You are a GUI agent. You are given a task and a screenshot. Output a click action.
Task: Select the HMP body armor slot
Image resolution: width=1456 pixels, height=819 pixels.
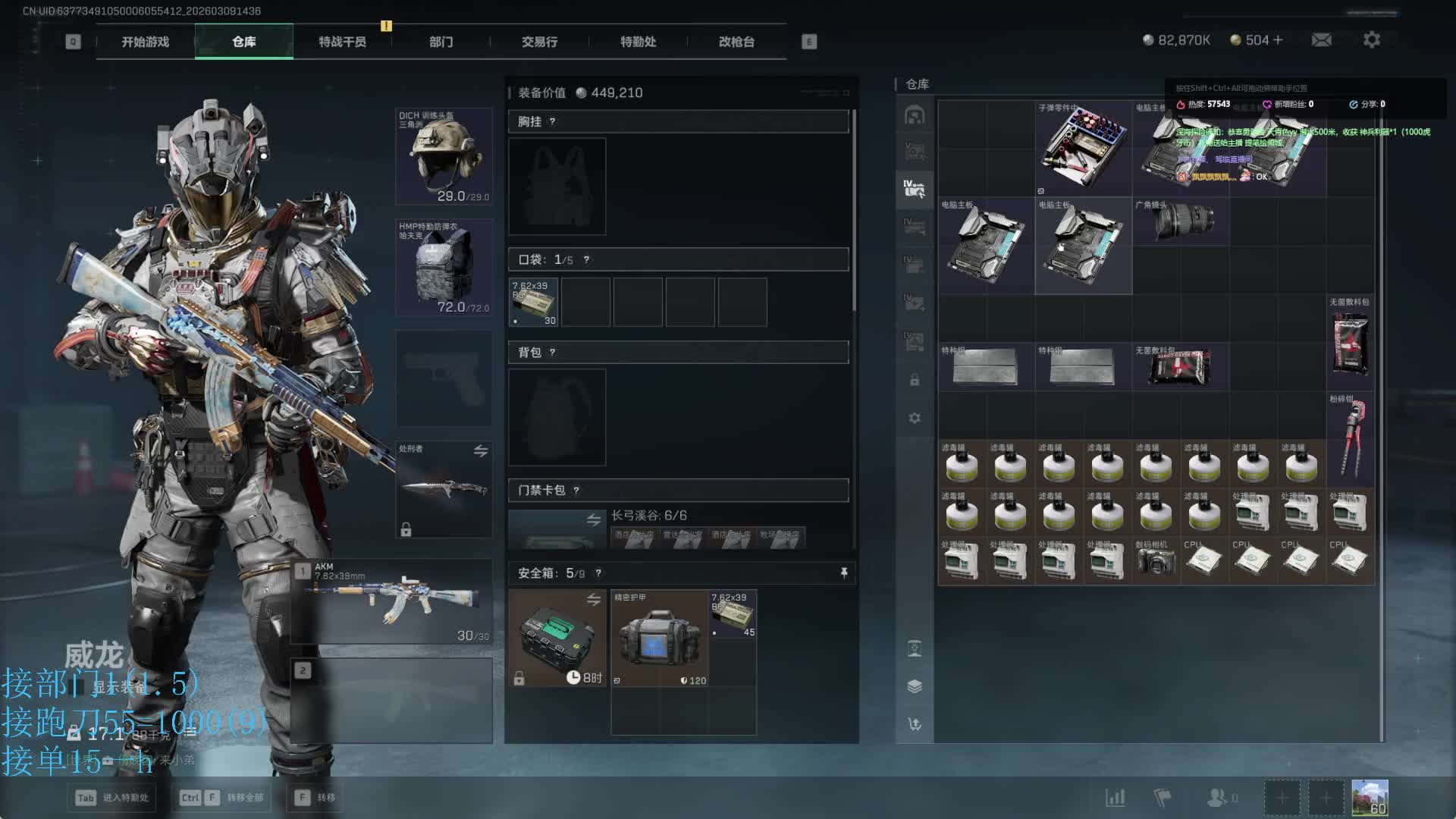coord(444,268)
